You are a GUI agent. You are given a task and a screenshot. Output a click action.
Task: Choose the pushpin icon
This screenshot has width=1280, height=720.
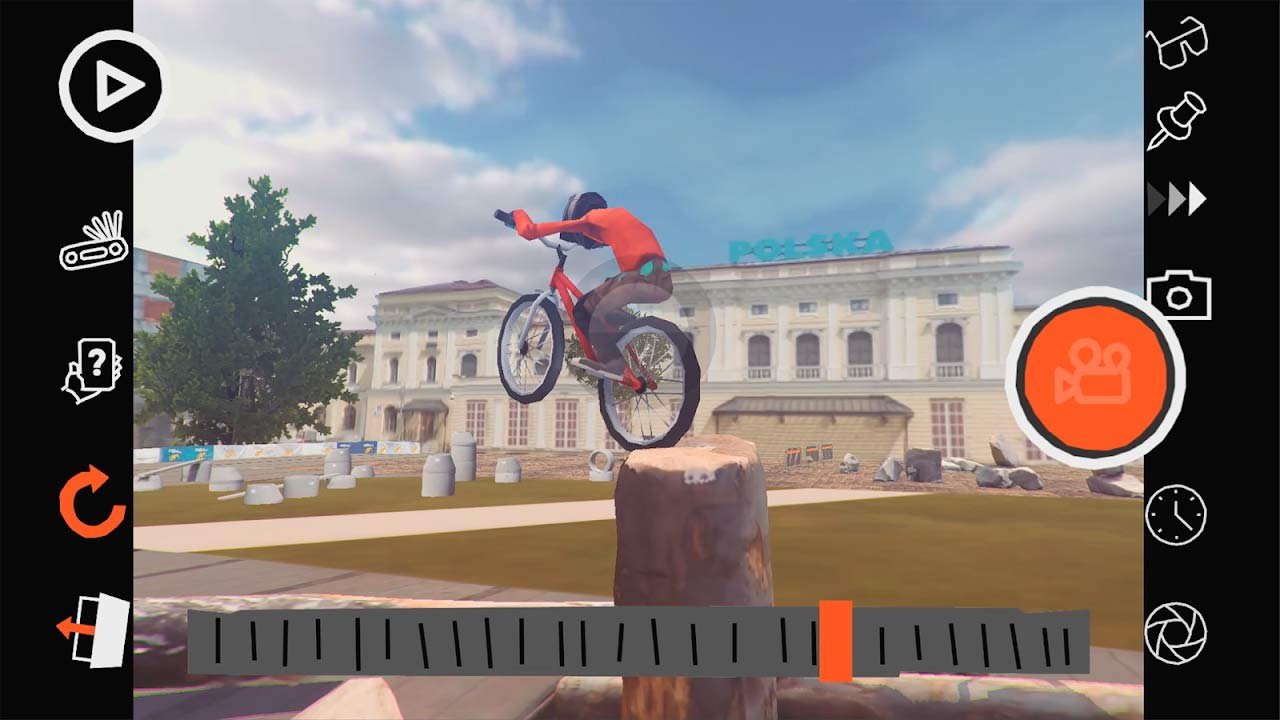(x=1176, y=120)
